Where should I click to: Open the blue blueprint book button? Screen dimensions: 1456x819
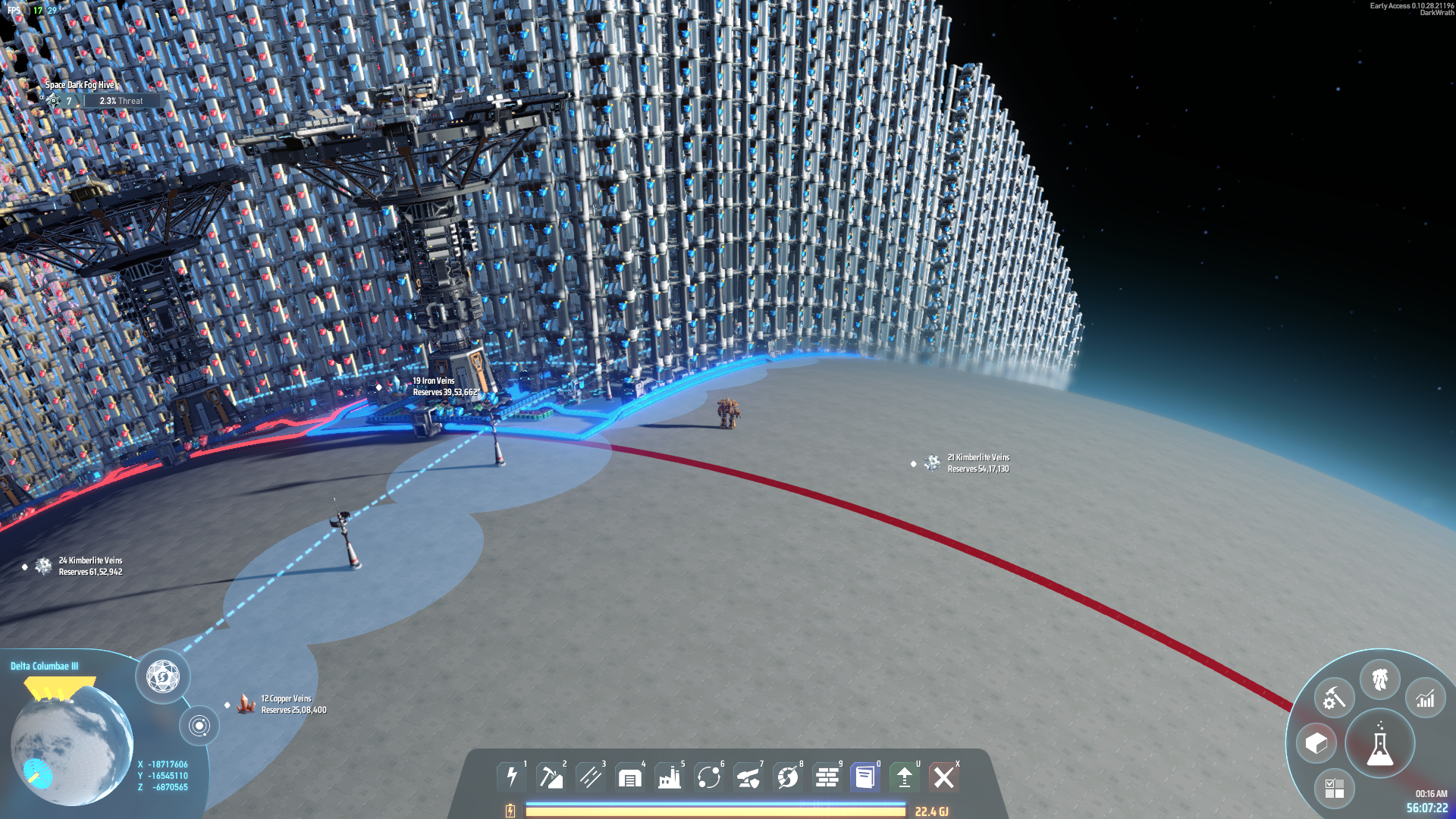865,777
